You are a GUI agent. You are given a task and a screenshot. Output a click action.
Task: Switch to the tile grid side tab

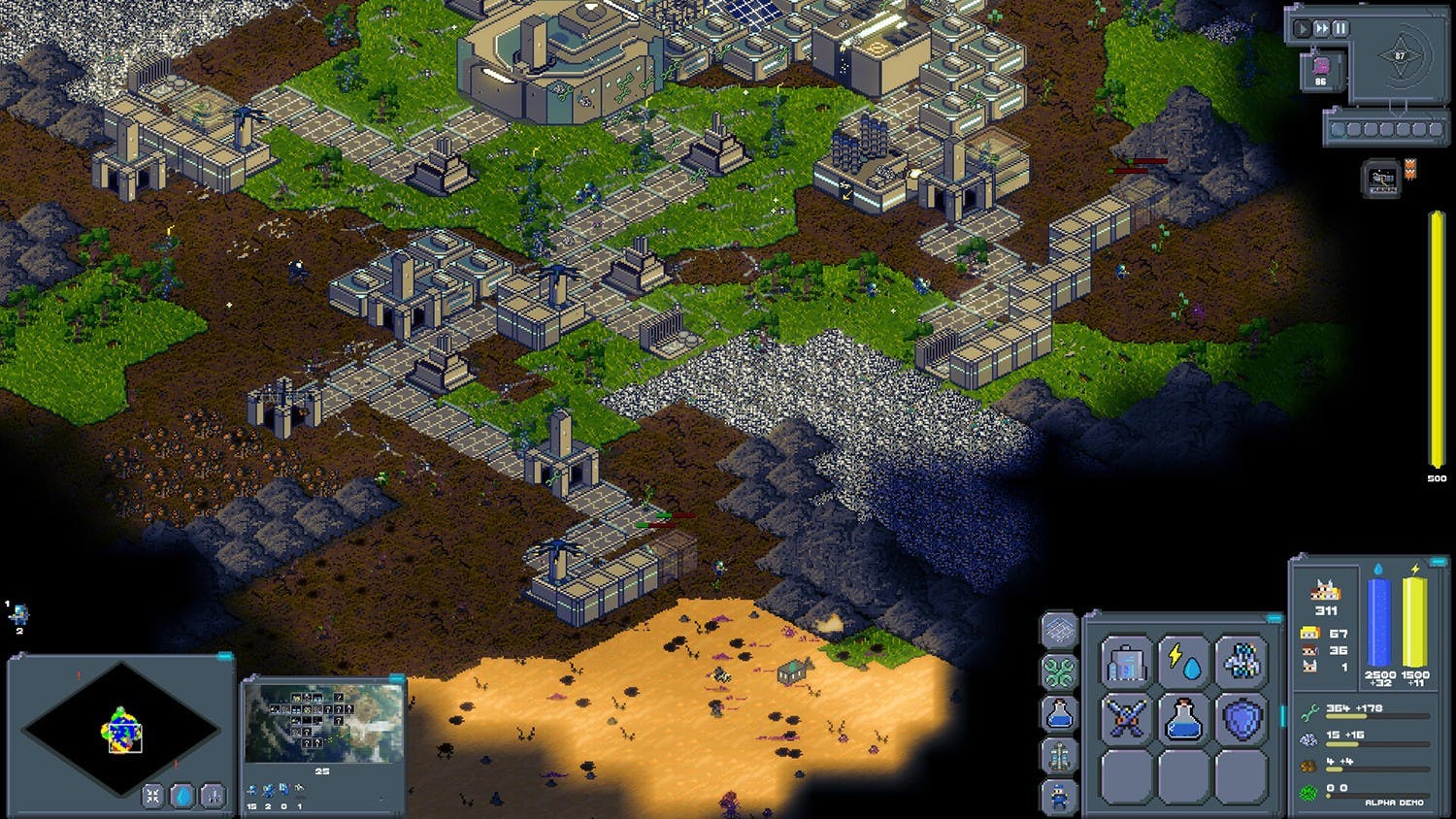[x=1059, y=631]
